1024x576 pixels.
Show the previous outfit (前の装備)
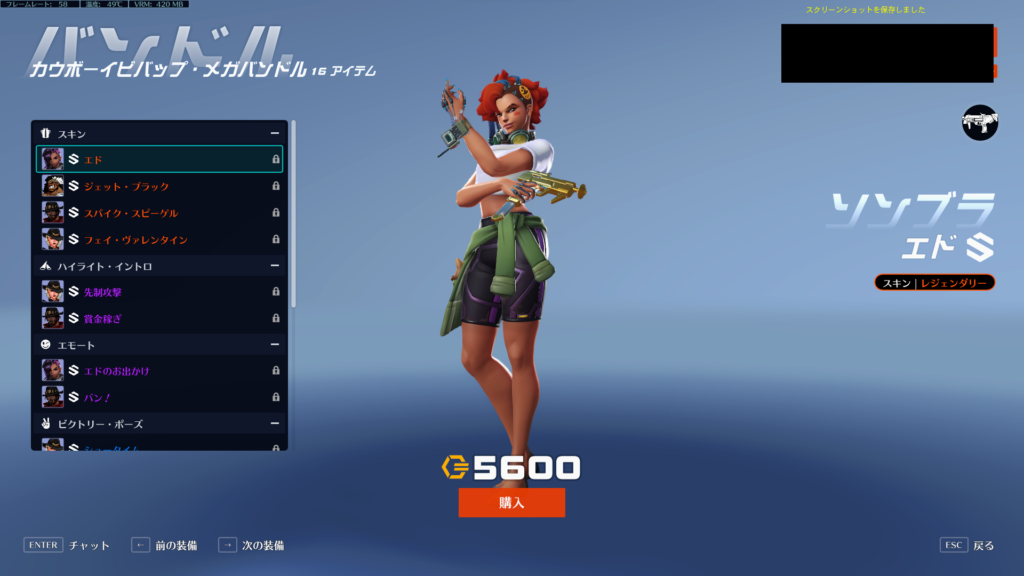[164, 545]
